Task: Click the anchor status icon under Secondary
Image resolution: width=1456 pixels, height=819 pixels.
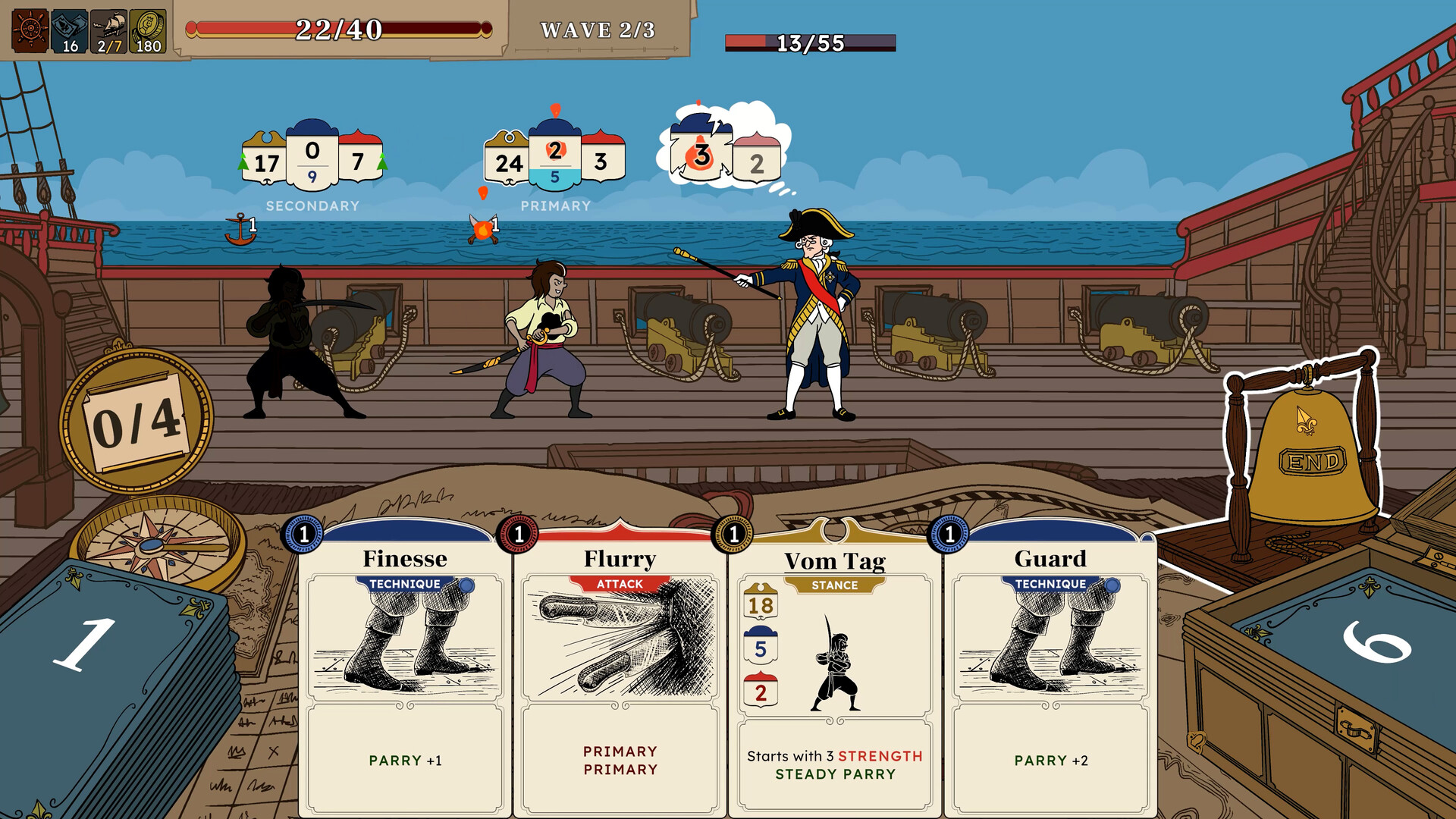Action: pos(241,225)
